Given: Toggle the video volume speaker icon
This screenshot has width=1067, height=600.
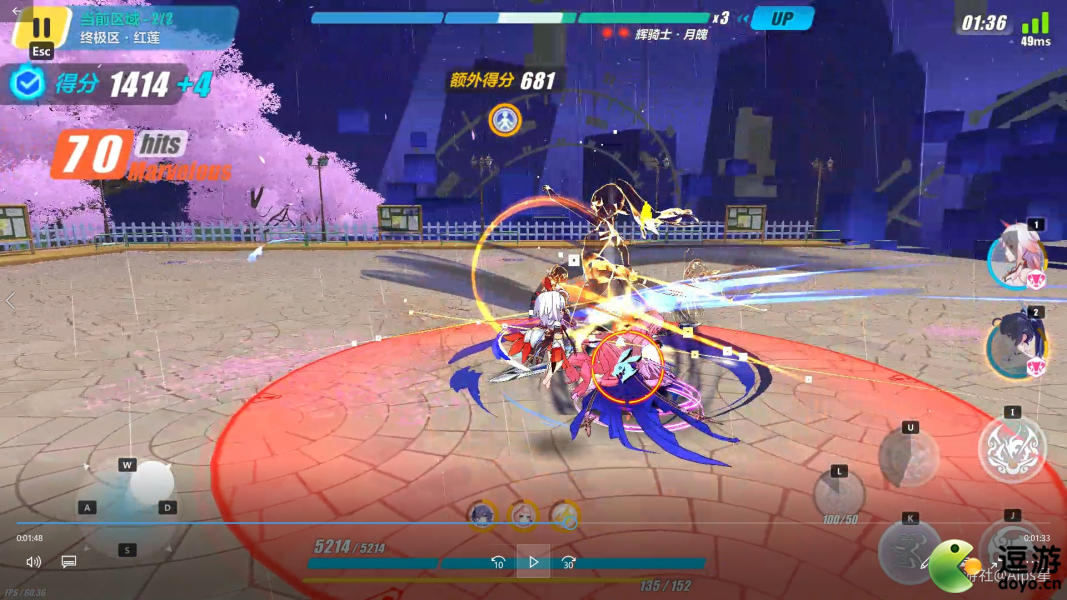Looking at the screenshot, I should [x=34, y=562].
